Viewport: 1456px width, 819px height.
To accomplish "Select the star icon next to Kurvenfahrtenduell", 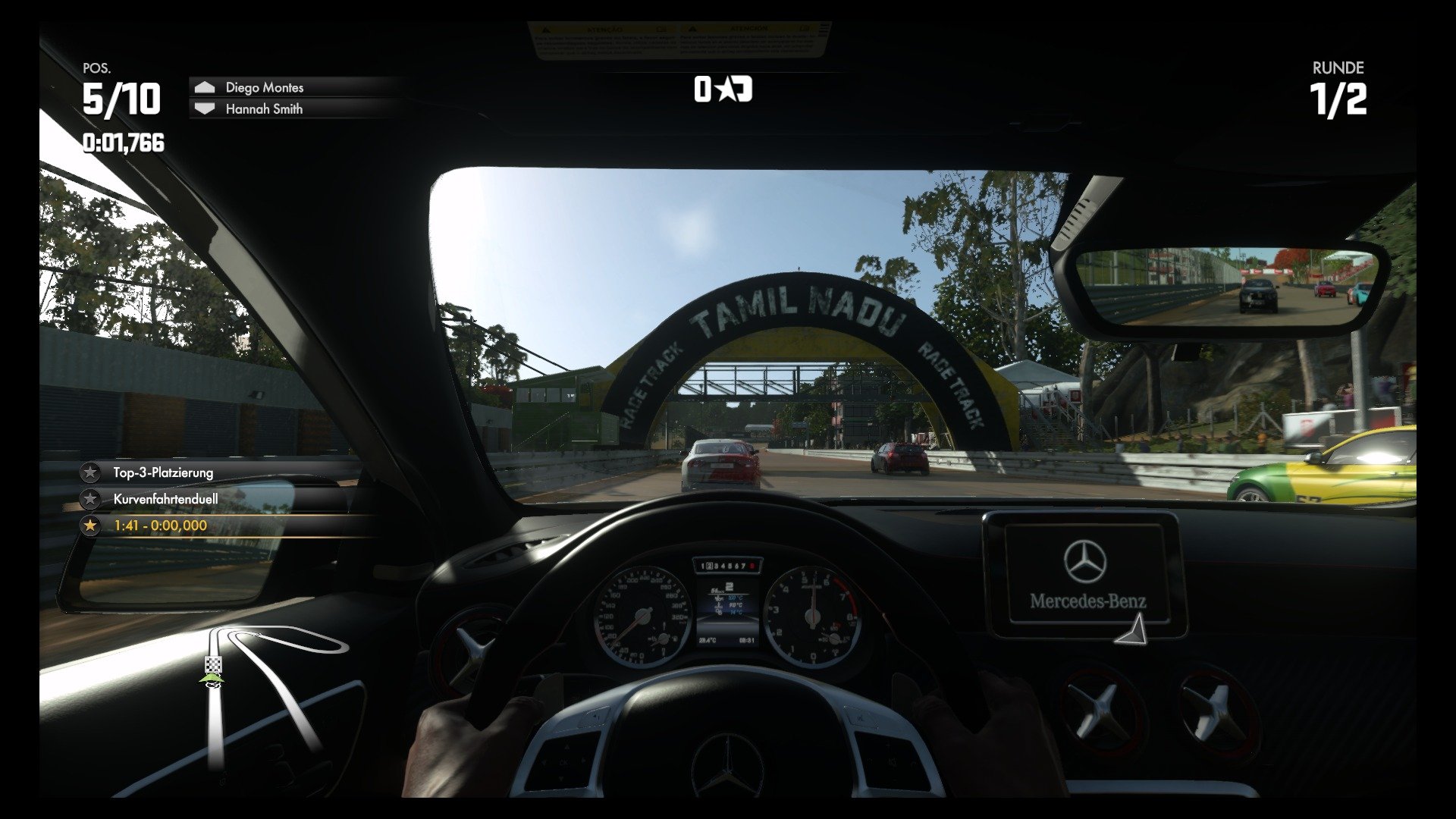I will [x=91, y=499].
